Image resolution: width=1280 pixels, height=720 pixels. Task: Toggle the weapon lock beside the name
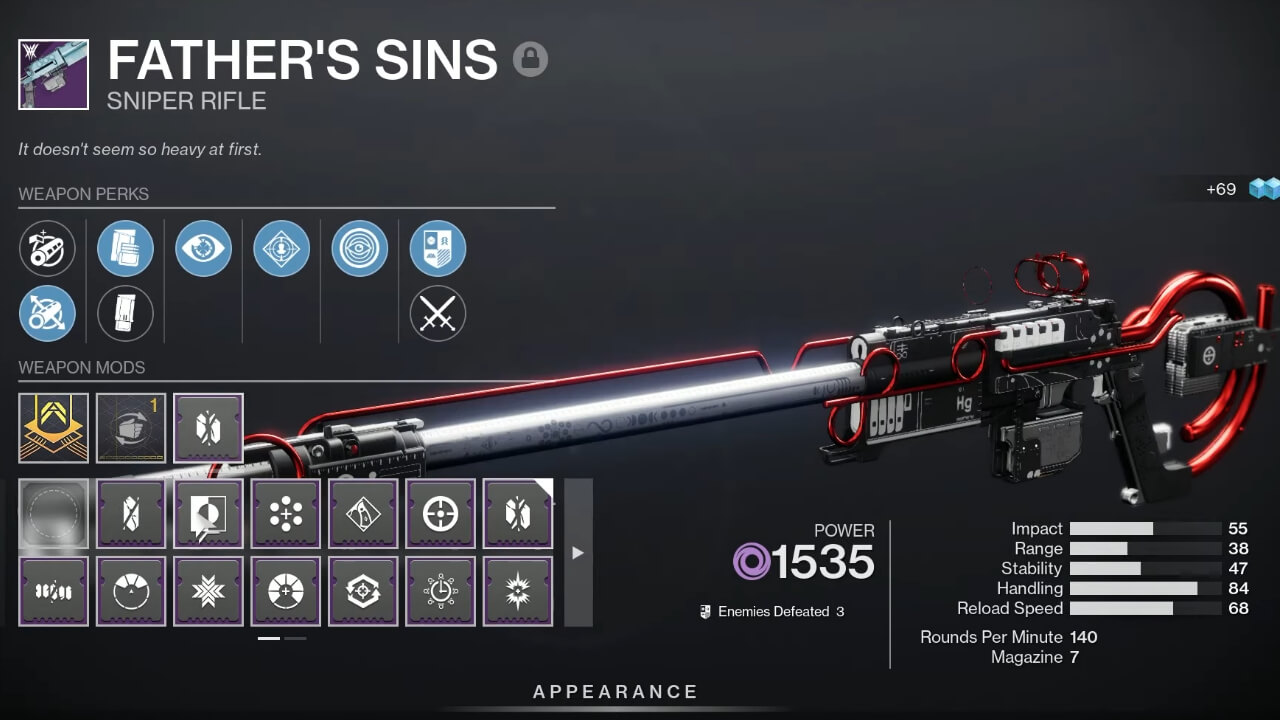coord(531,60)
